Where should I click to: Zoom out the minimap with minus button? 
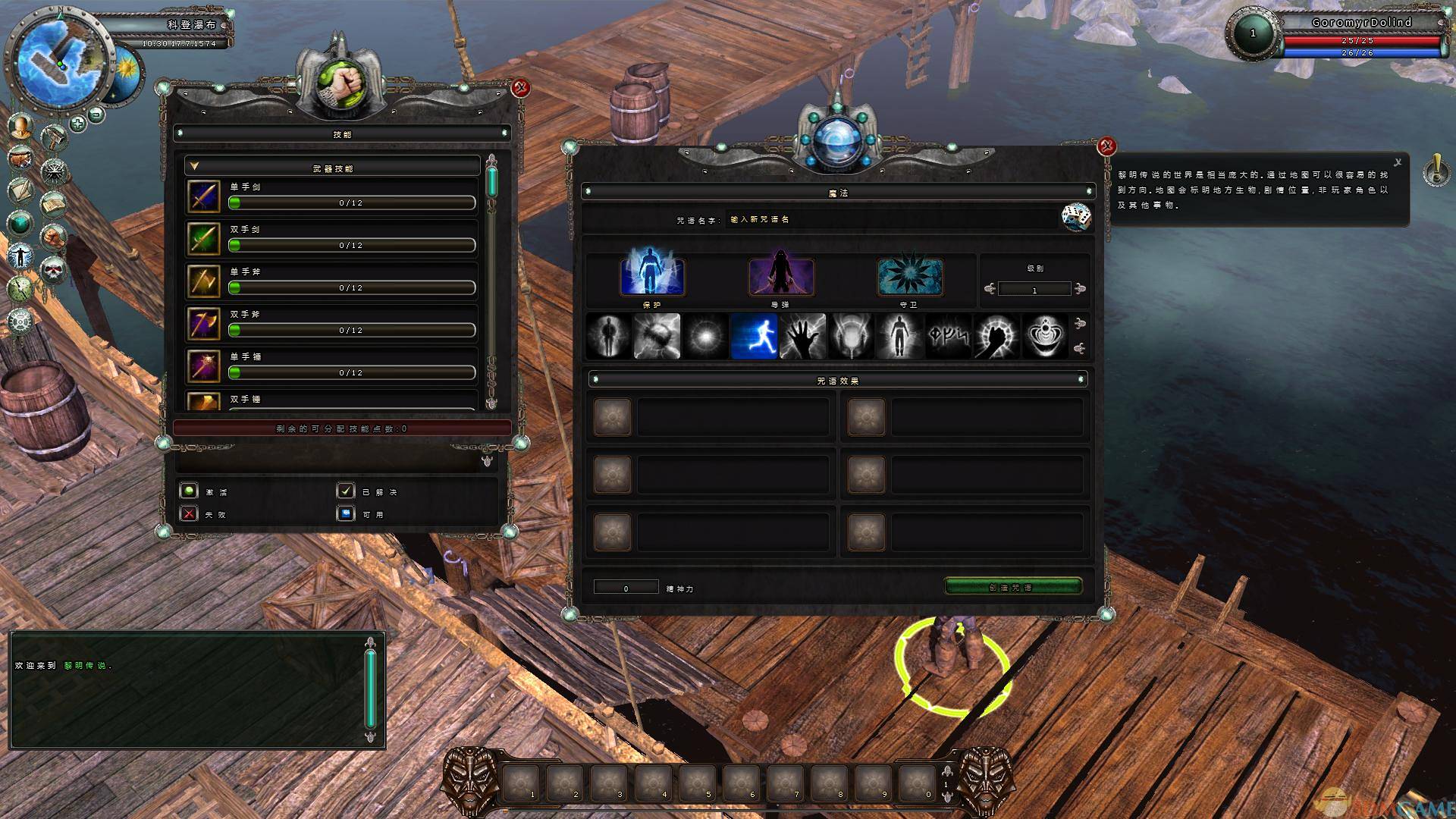(96, 115)
